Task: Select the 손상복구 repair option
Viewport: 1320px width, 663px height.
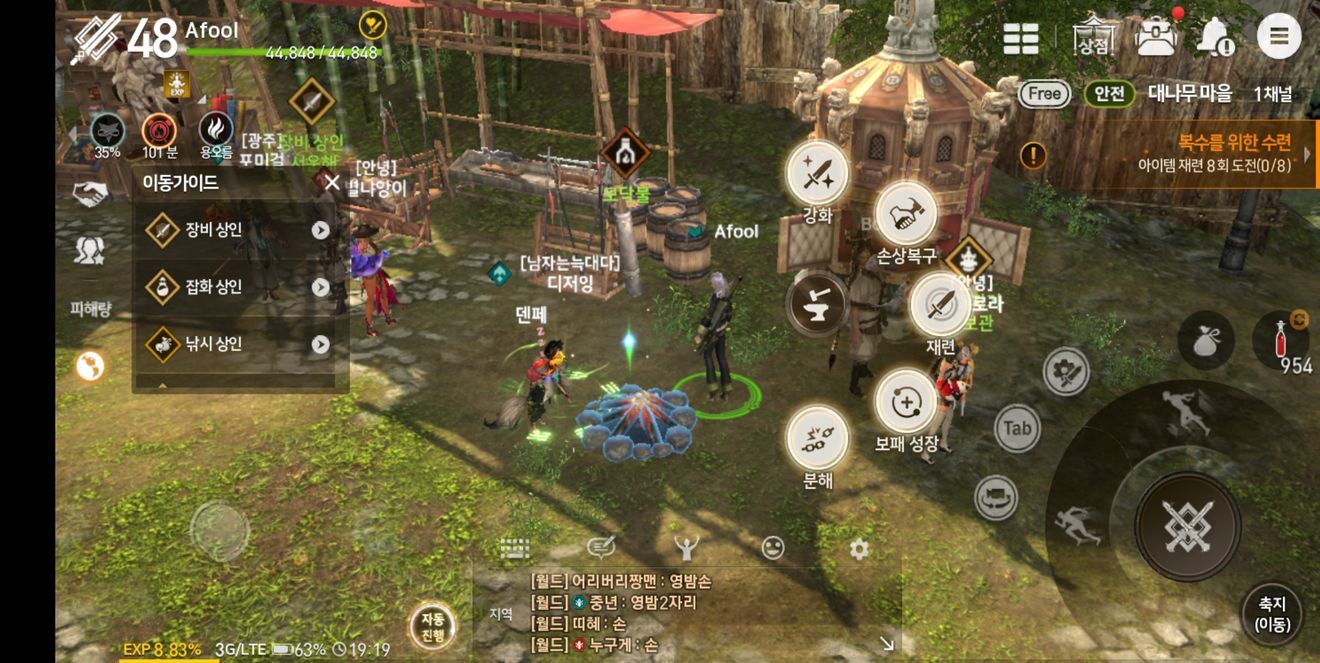Action: click(905, 214)
